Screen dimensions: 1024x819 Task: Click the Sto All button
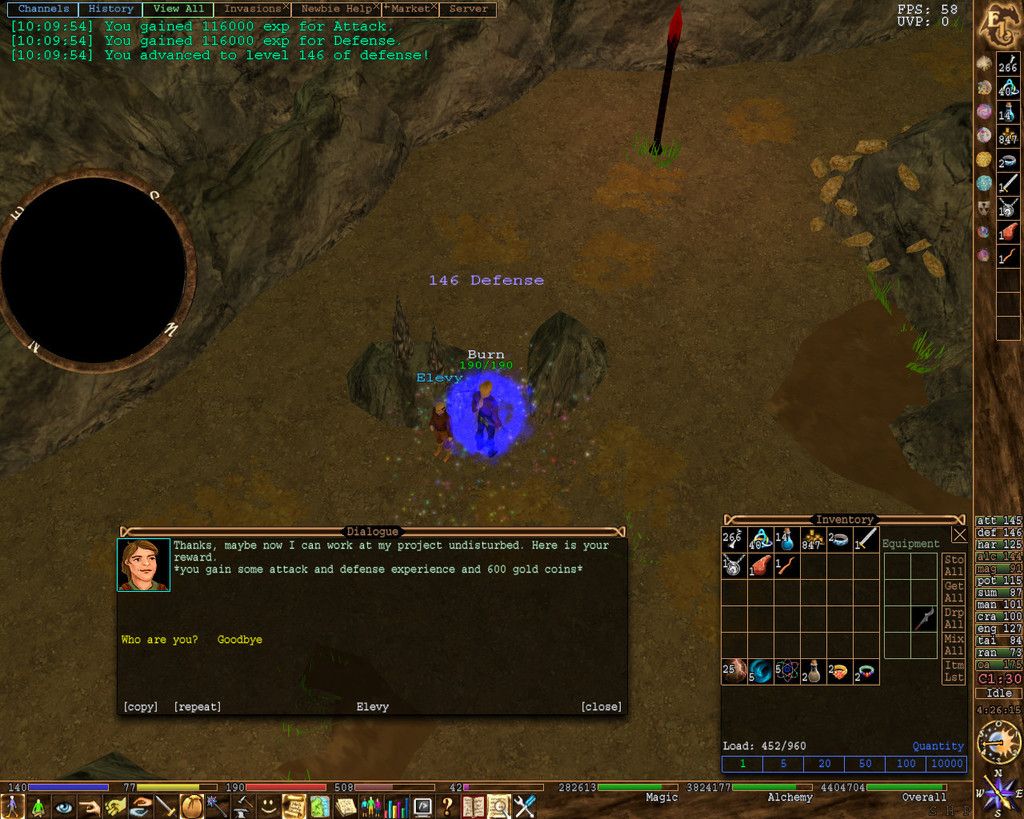click(x=954, y=566)
